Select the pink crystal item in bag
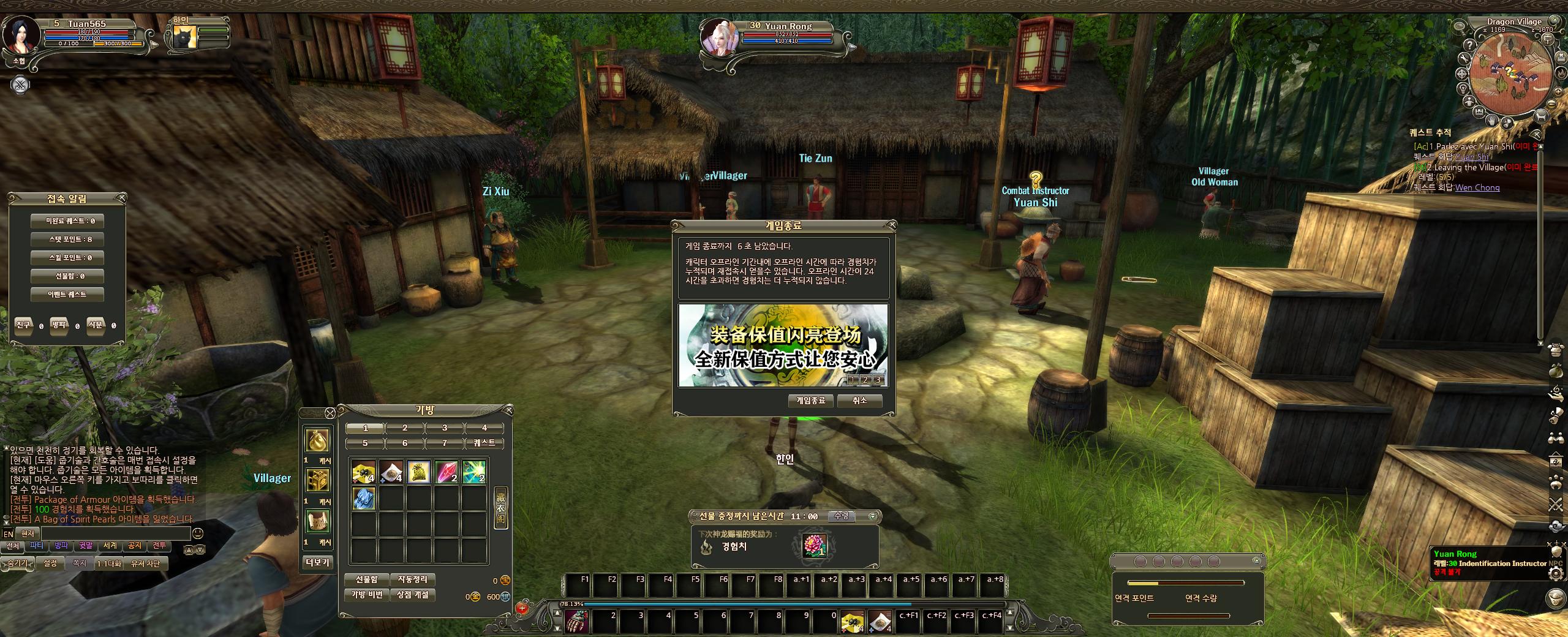The height and width of the screenshot is (637, 1568). click(447, 472)
